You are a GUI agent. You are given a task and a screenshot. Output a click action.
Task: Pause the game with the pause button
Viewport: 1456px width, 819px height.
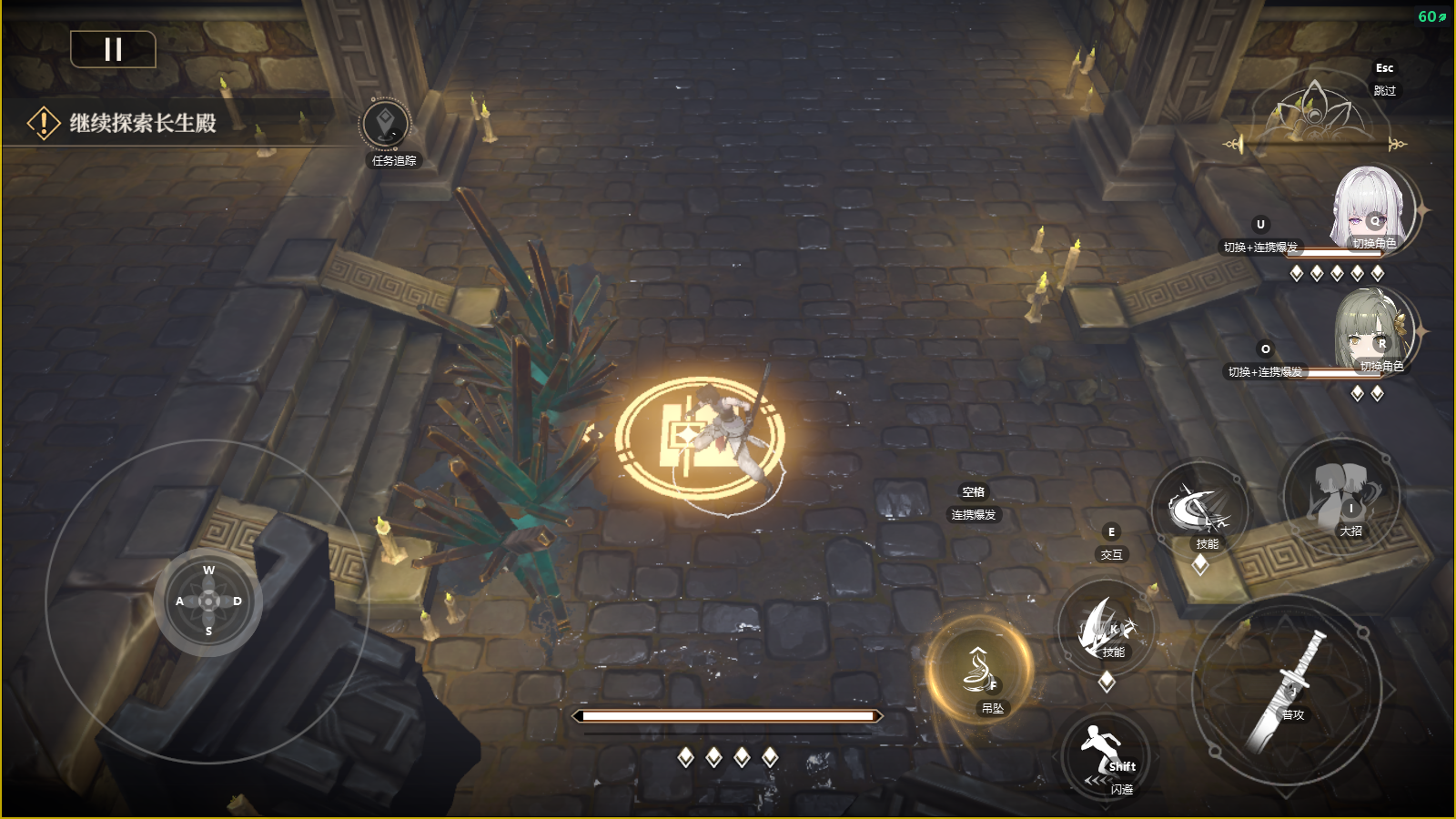[113, 49]
